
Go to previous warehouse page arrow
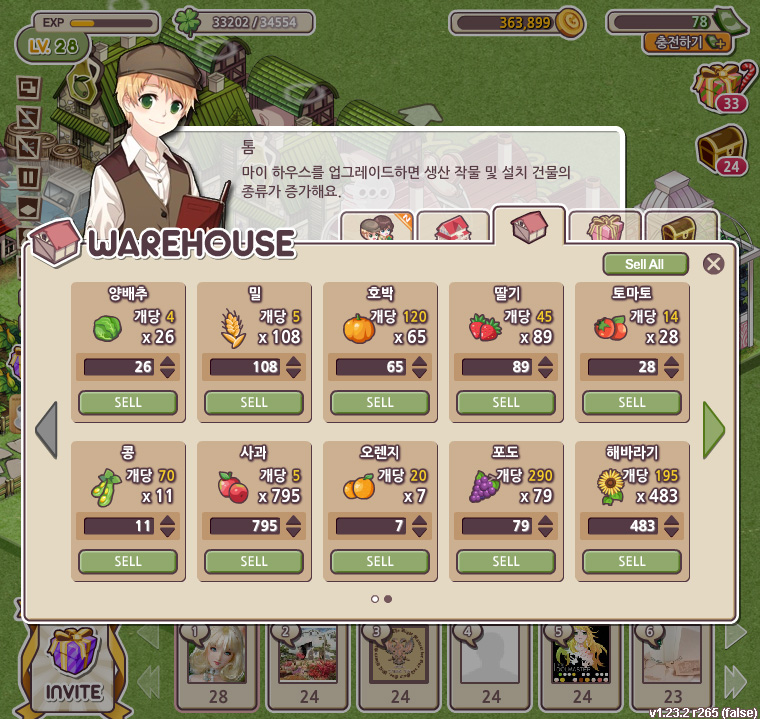46,429
